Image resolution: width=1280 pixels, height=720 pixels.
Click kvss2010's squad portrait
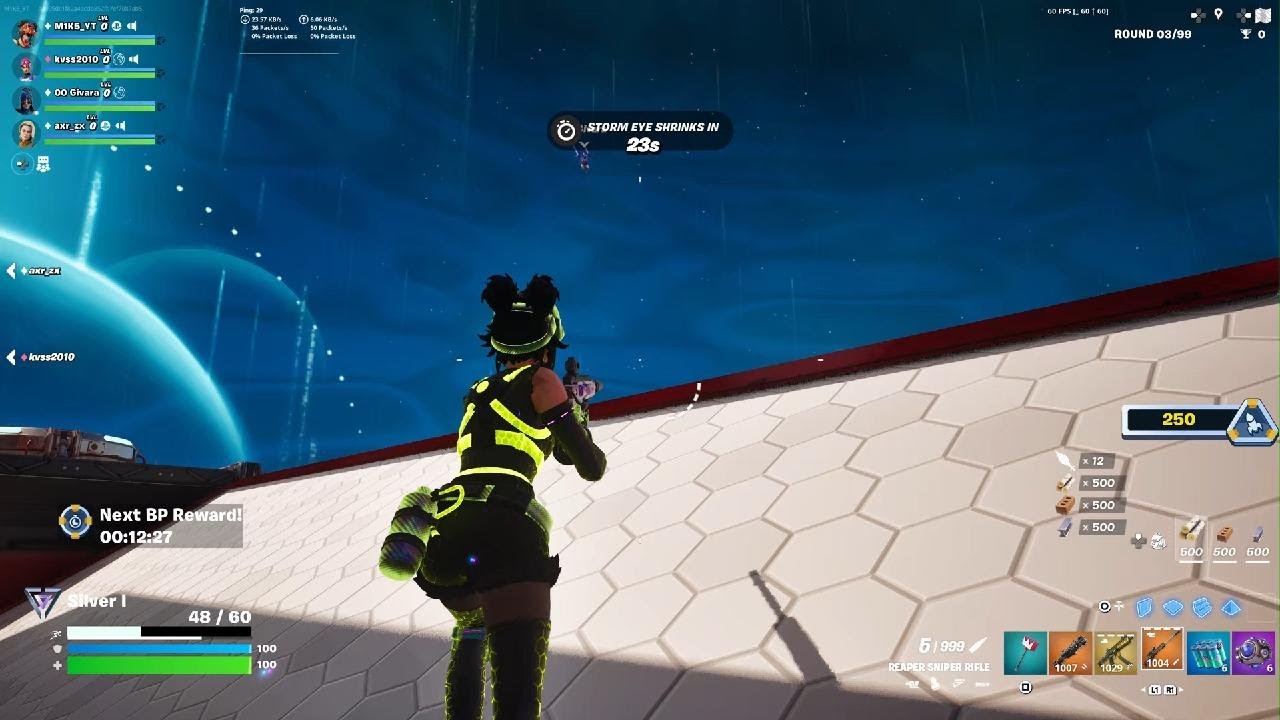25,66
